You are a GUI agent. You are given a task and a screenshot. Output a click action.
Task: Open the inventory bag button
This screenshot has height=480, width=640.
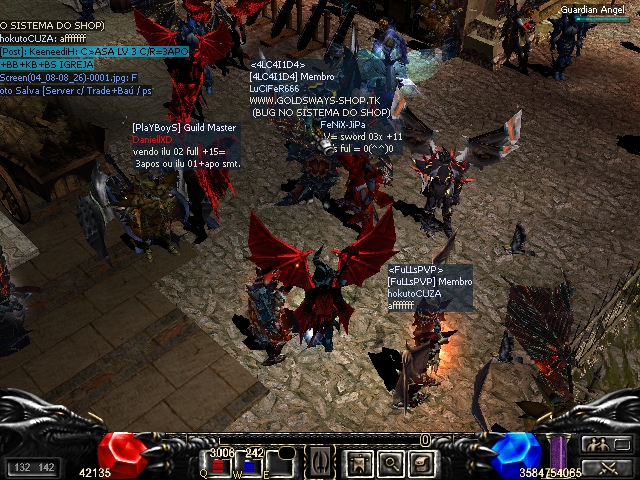click(421, 464)
